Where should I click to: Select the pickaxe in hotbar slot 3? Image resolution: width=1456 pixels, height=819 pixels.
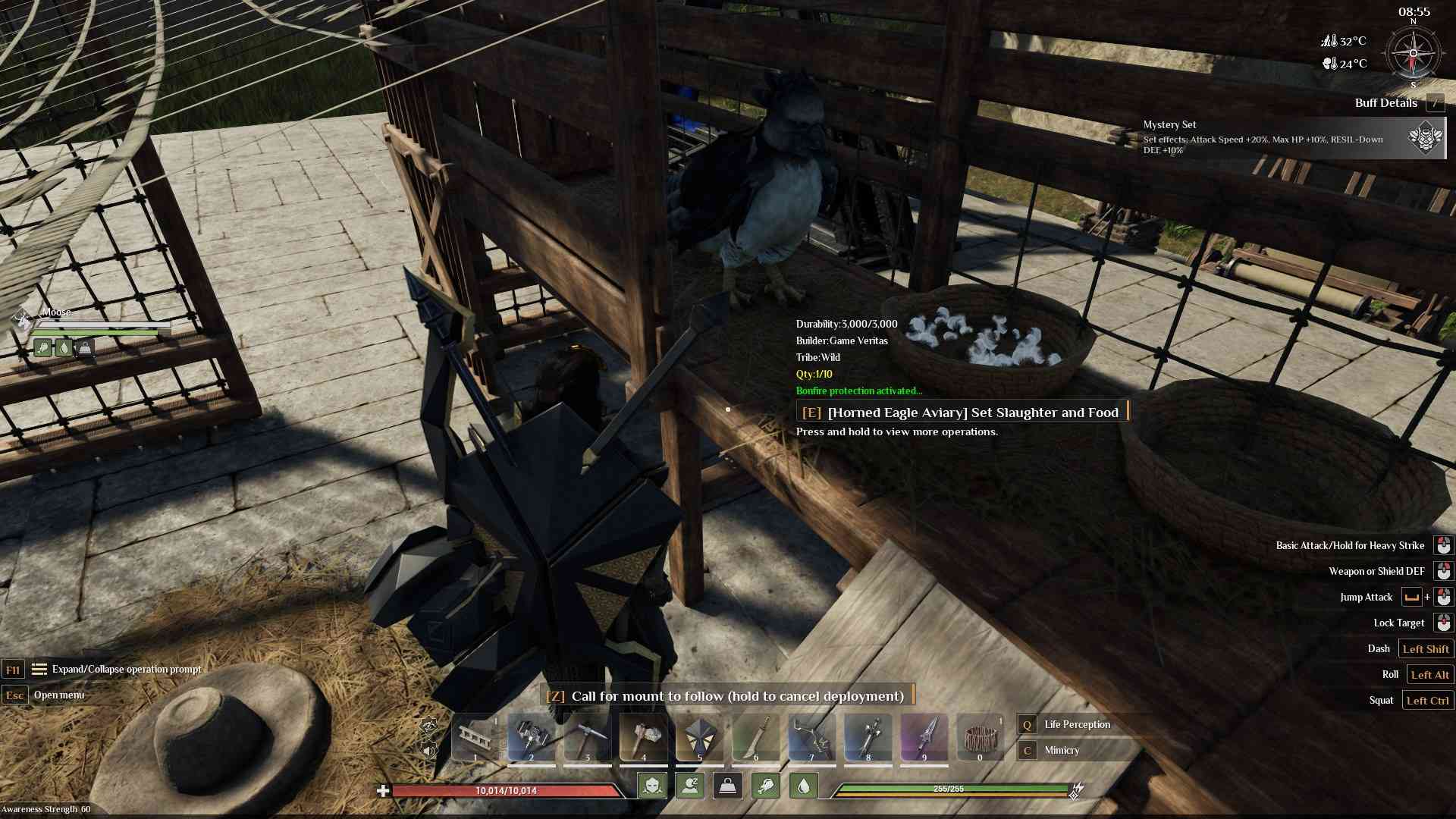[587, 737]
